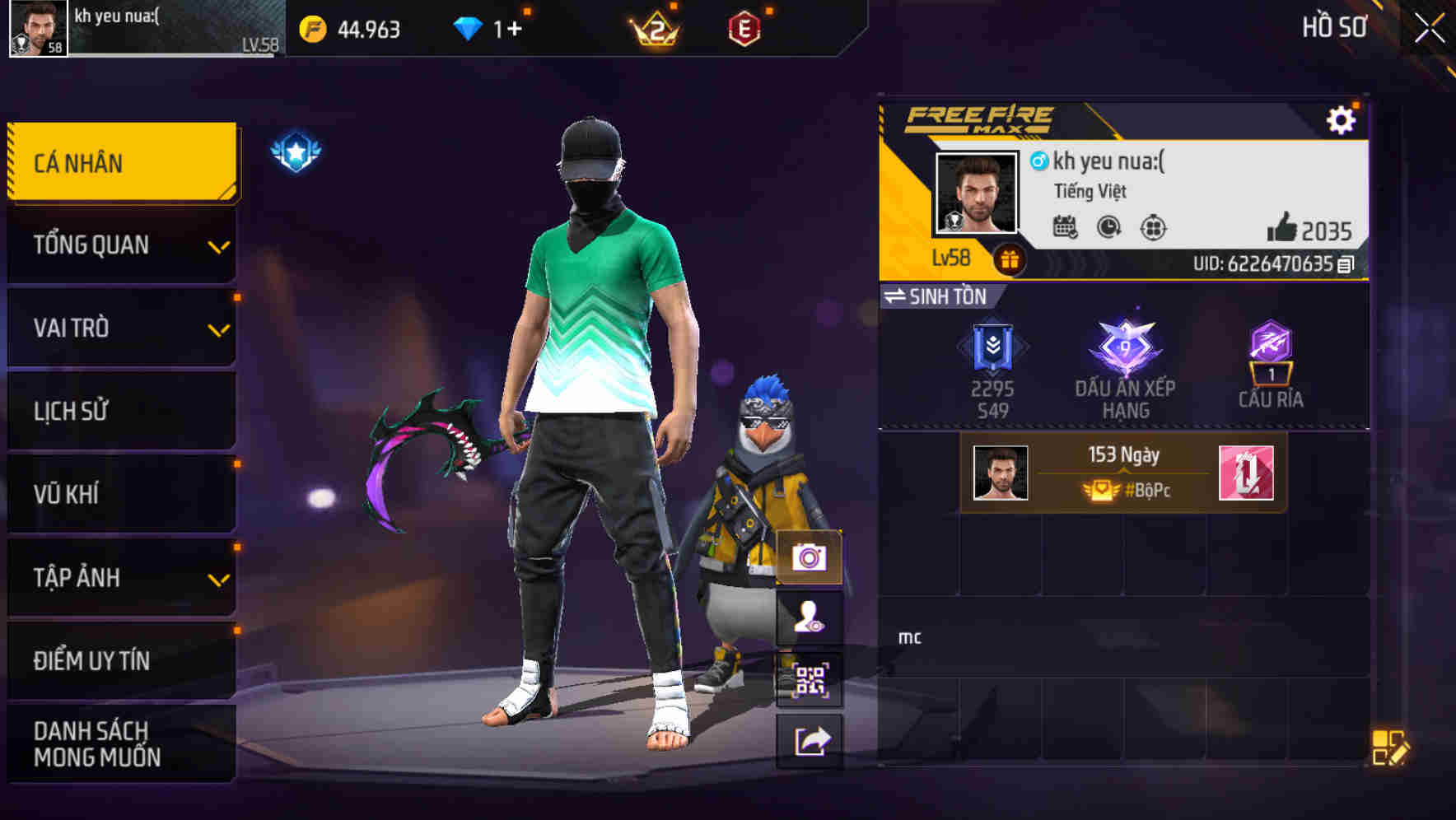Expand the VAI TRÒ section
The height and width of the screenshot is (820, 1456).
[121, 328]
